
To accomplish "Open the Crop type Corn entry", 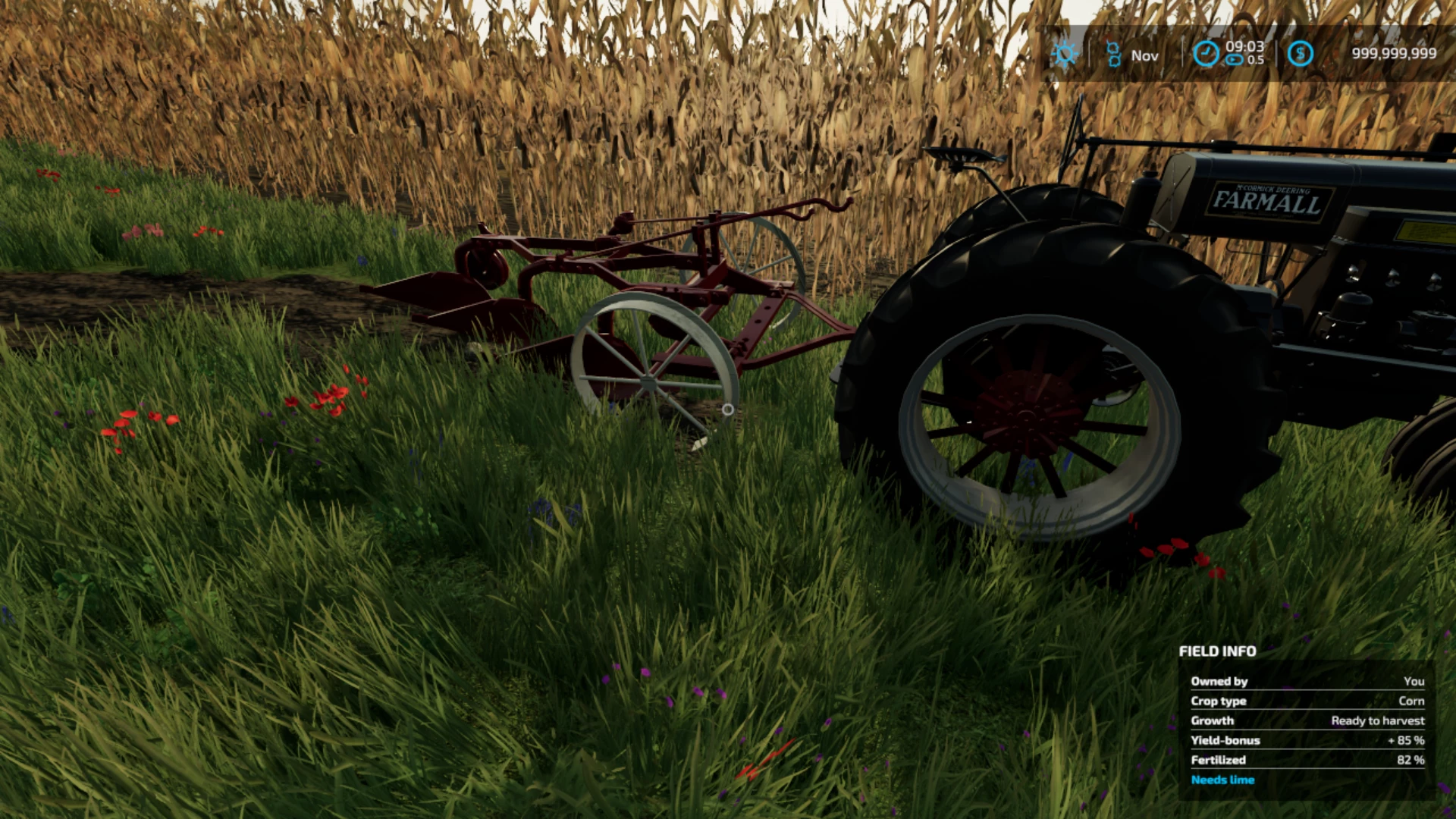I will coord(1307,701).
